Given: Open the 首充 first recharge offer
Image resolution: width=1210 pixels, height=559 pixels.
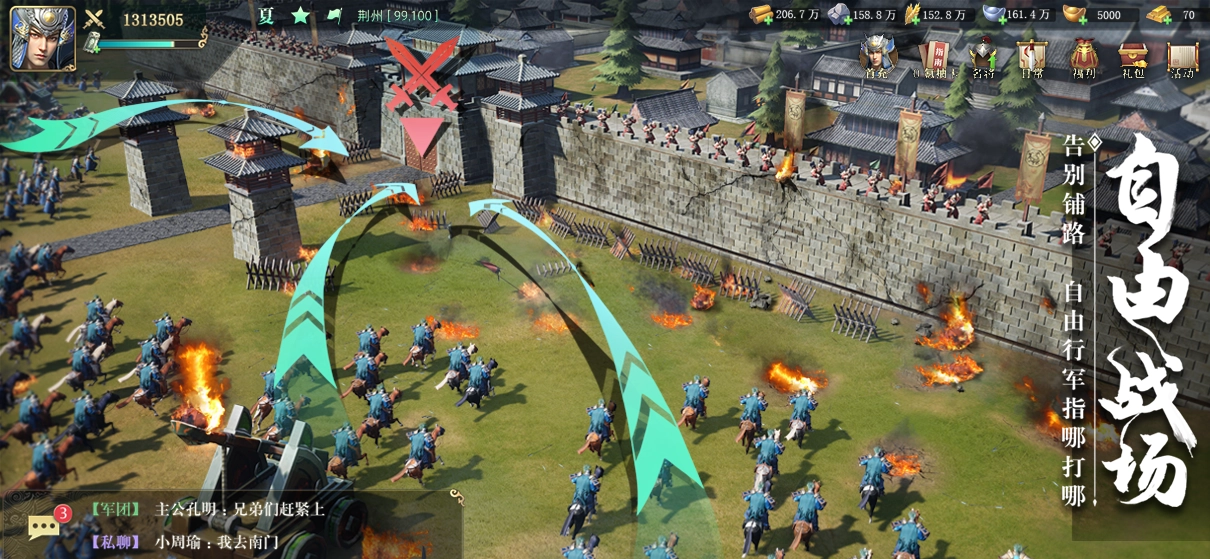Looking at the screenshot, I should [x=877, y=57].
